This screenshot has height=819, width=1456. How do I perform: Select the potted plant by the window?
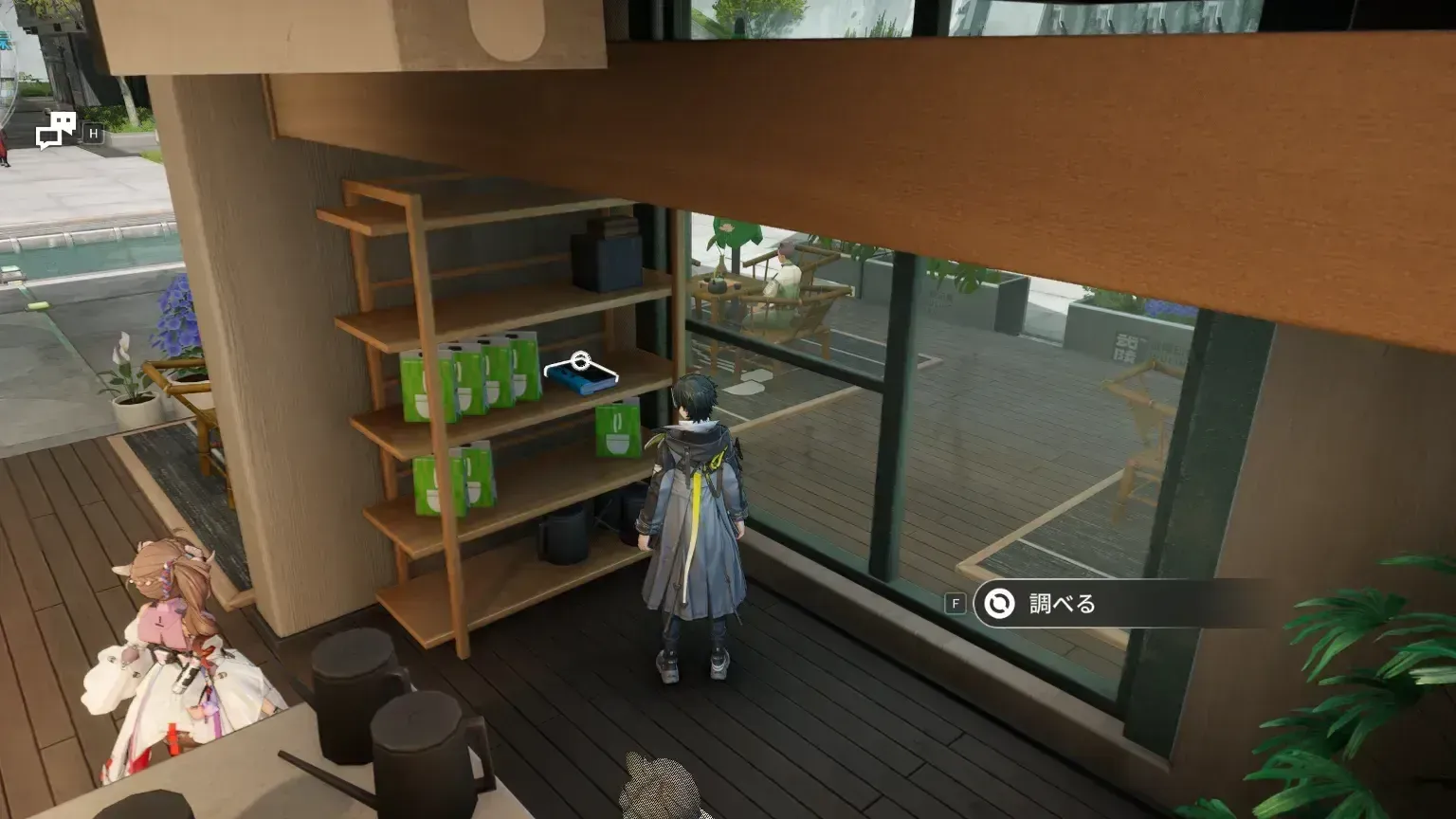click(x=133, y=398)
